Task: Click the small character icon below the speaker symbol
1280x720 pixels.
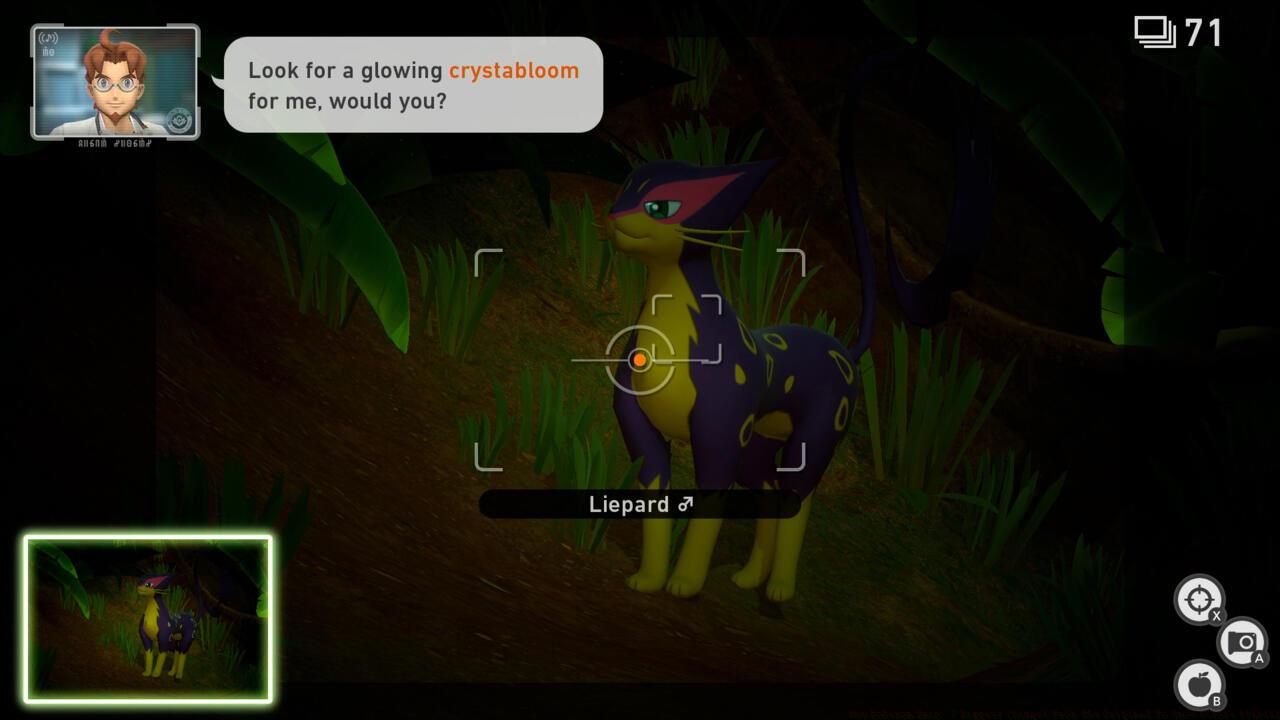Action: pyautogui.click(x=47, y=53)
